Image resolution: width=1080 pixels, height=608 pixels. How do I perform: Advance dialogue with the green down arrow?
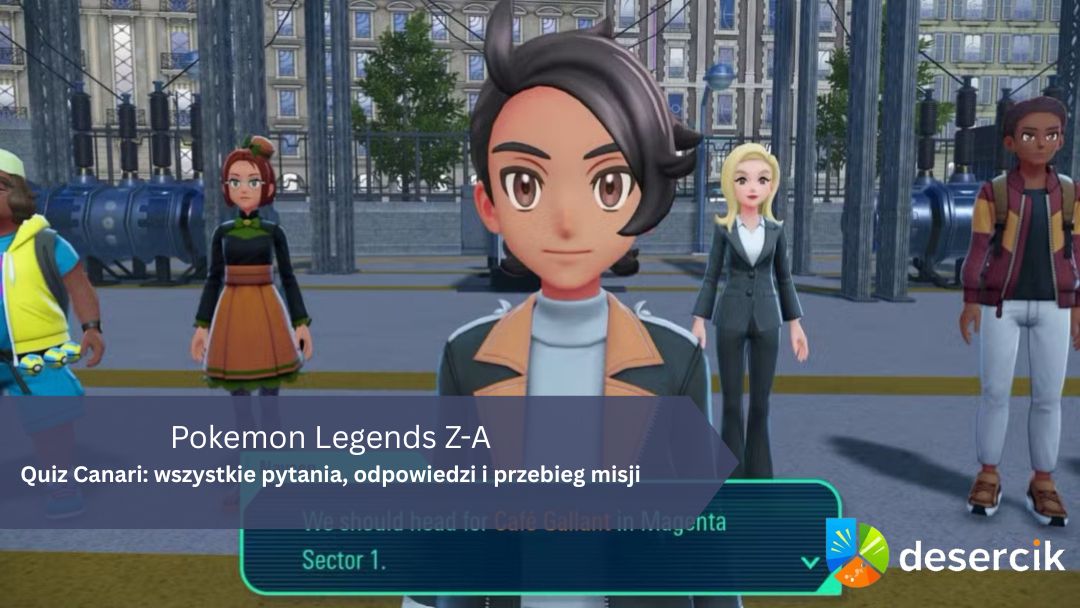click(809, 562)
